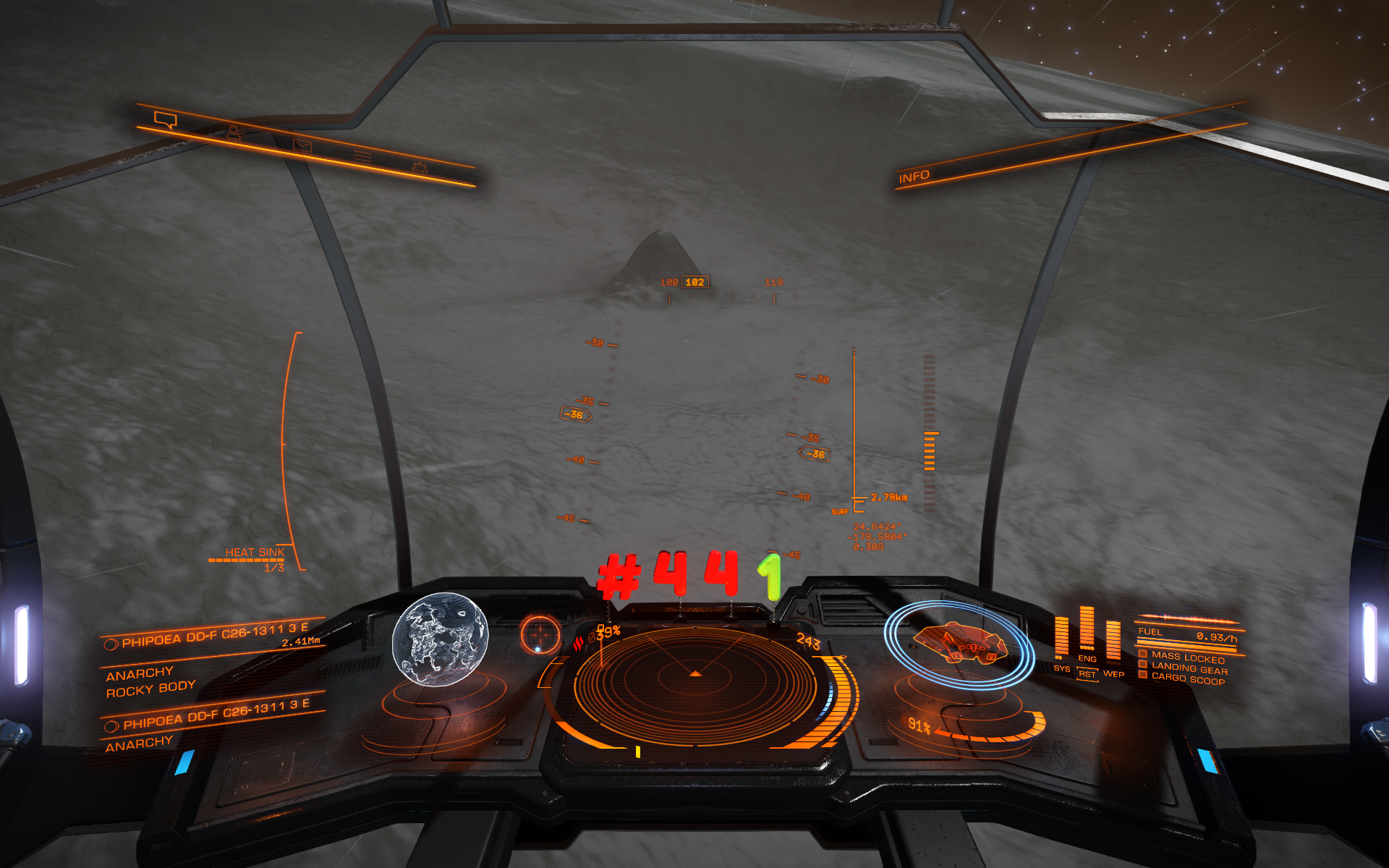1389x868 pixels.
Task: Select the target planet hologram
Action: [440, 638]
